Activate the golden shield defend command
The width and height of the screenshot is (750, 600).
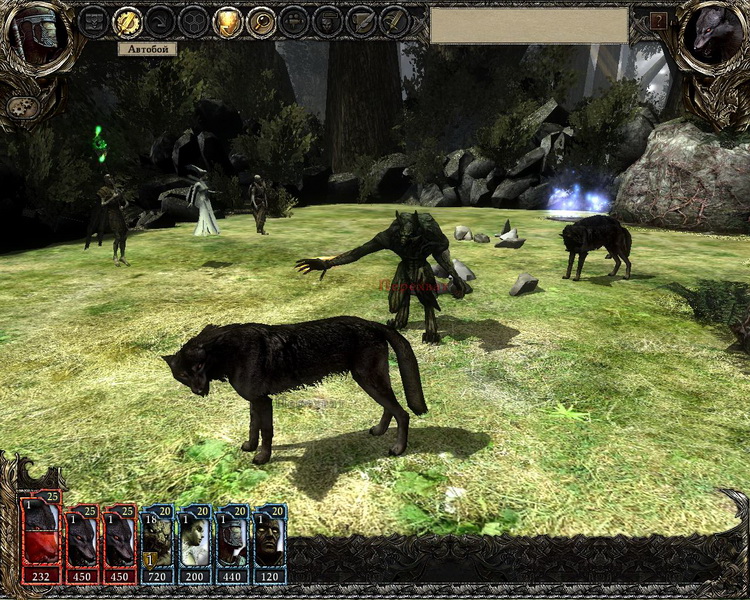[x=228, y=21]
